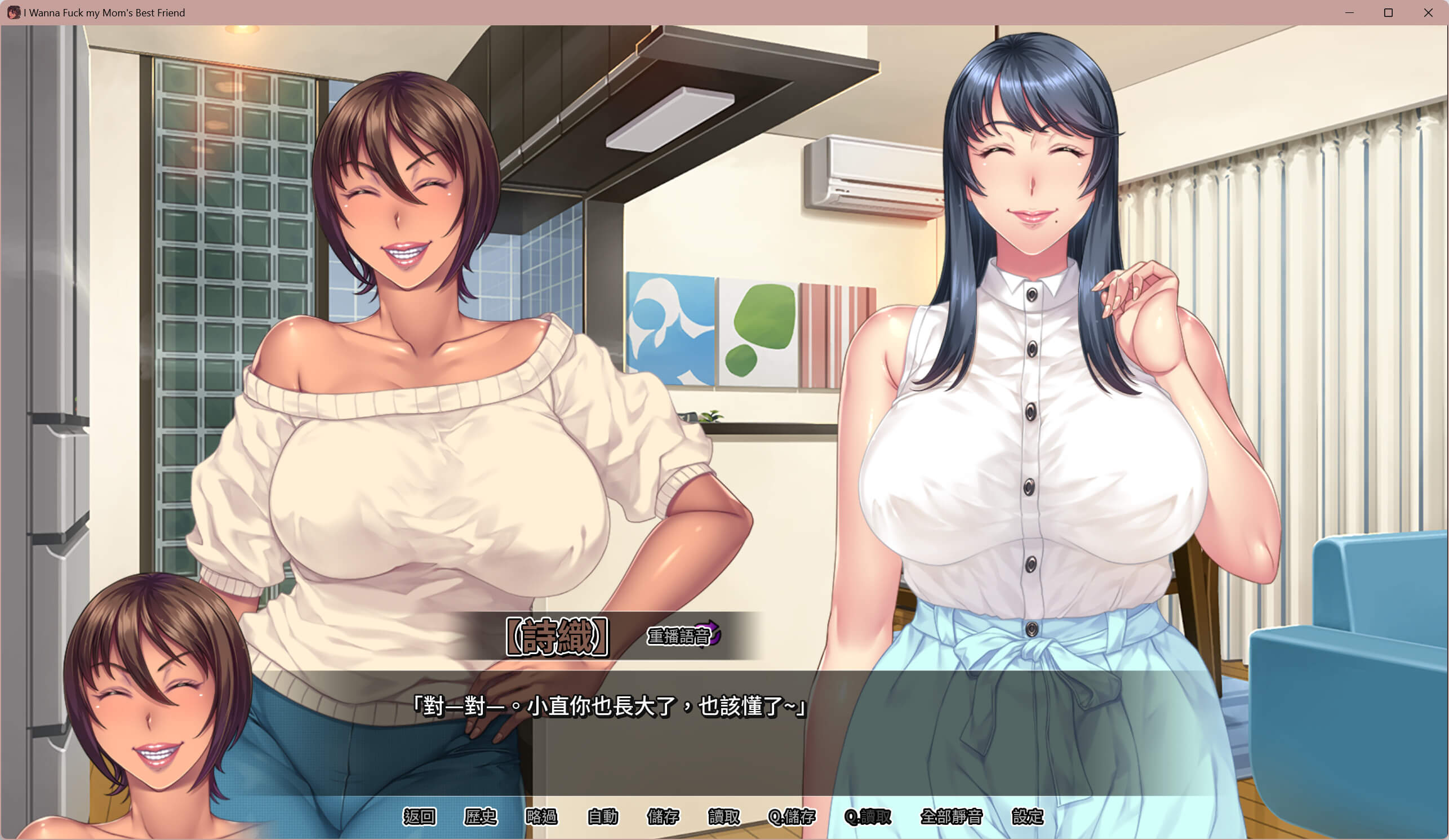Open the 歷史 dialogue history log
This screenshot has height=840, width=1449.
tap(480, 816)
